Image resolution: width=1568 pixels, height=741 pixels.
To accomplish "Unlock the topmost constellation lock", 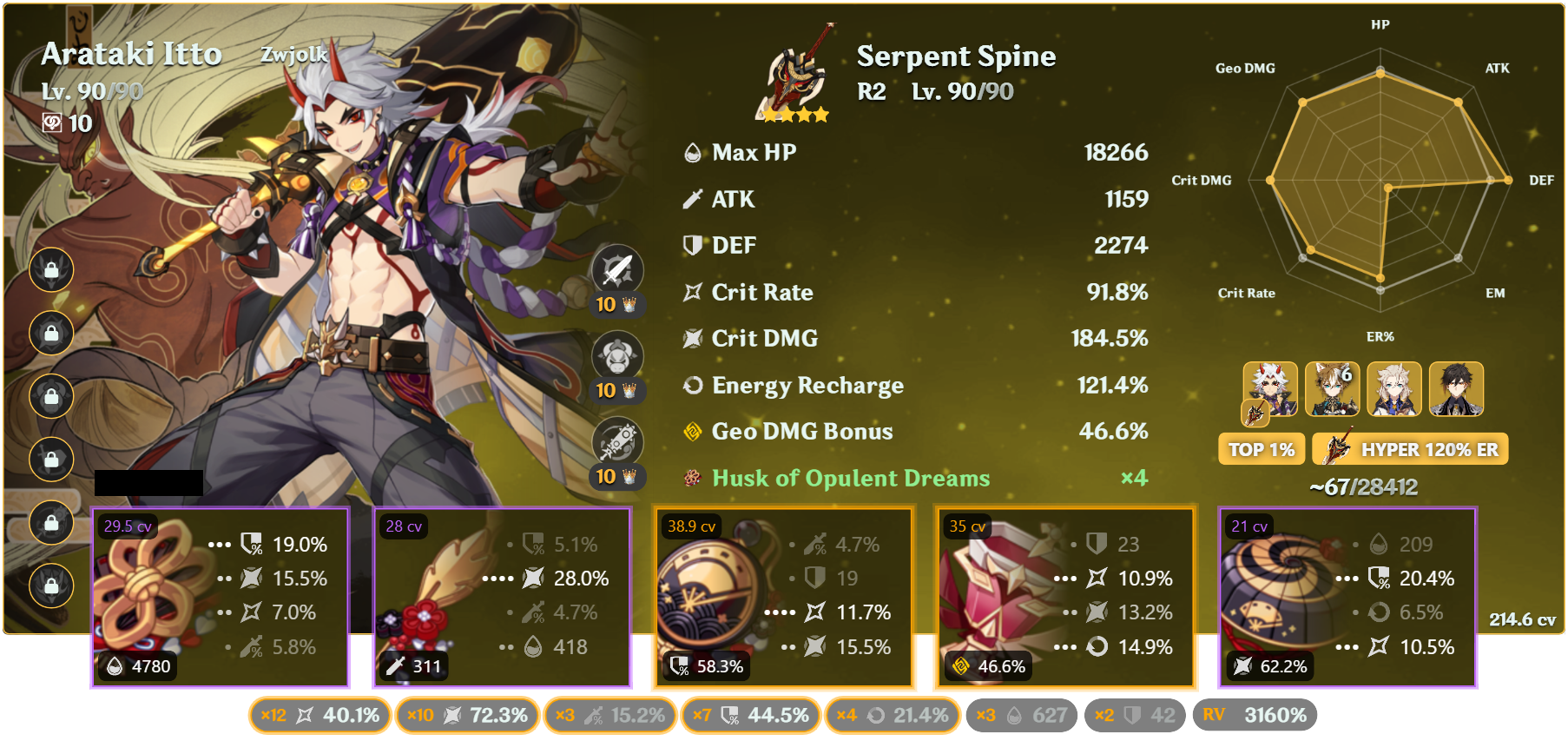I will [x=50, y=269].
